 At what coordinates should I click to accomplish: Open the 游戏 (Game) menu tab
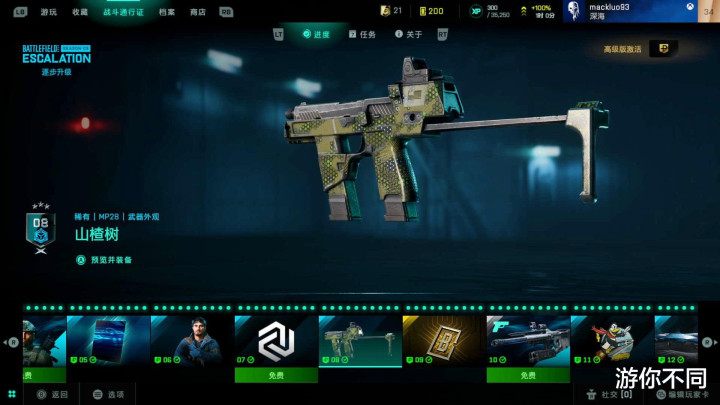(x=49, y=12)
